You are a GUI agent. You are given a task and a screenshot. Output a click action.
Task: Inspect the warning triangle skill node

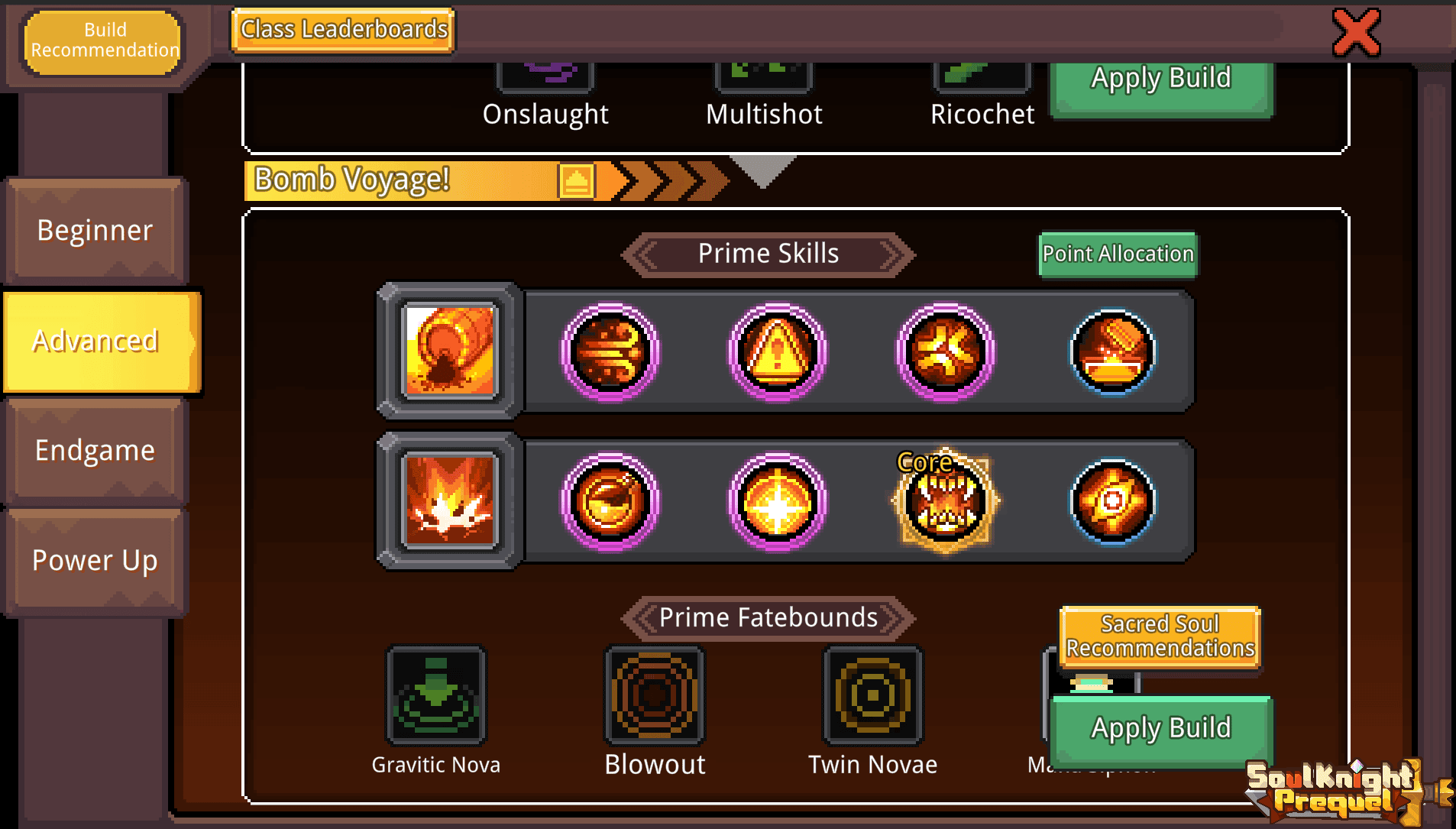click(777, 352)
